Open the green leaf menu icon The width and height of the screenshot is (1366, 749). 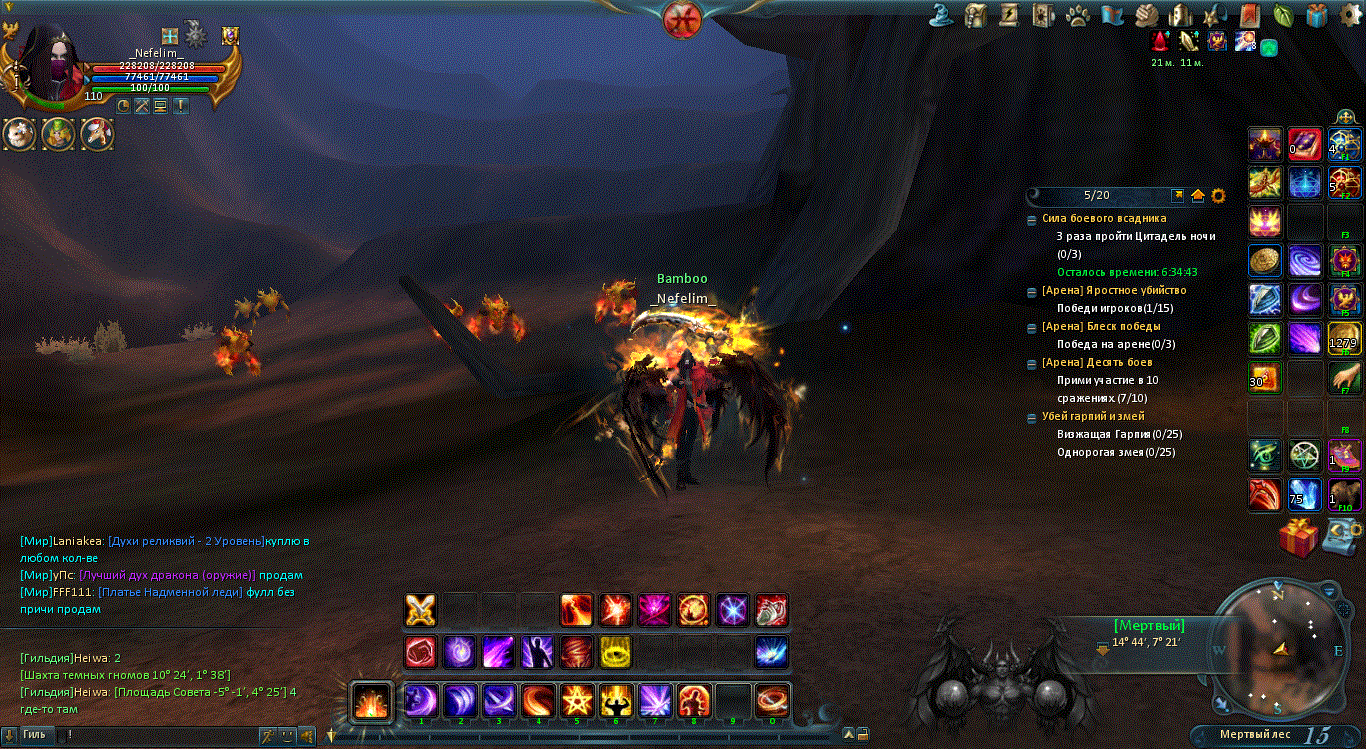1283,15
